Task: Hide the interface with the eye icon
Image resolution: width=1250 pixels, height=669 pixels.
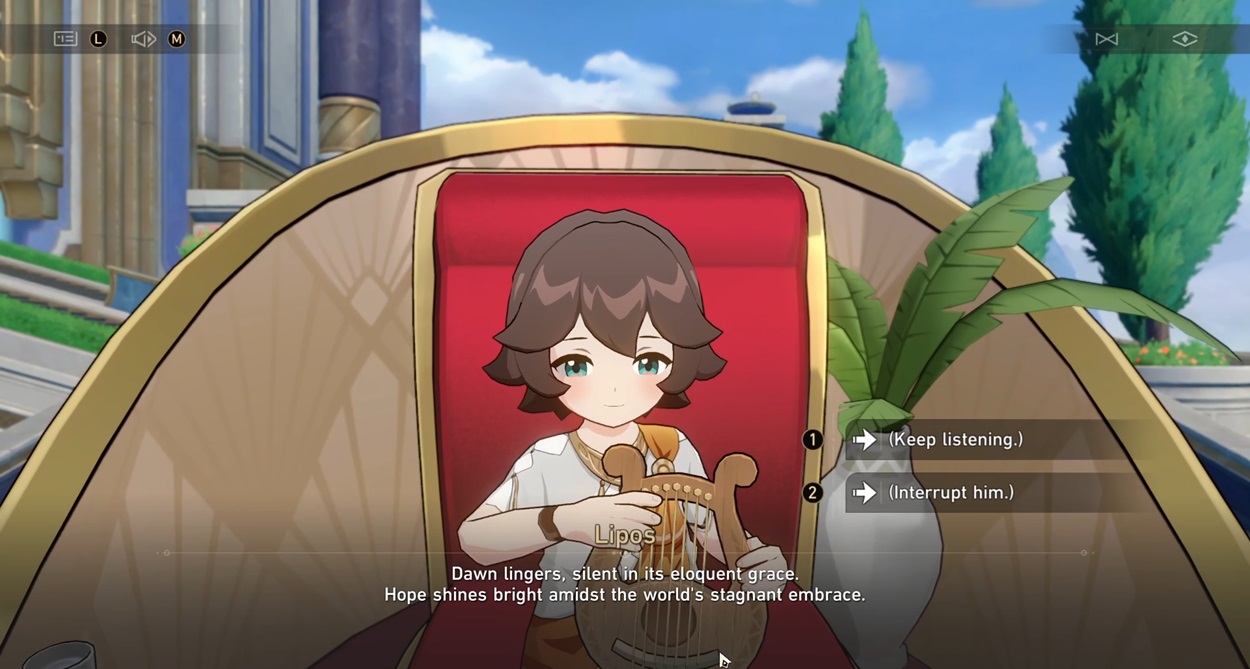Action: [x=1184, y=39]
